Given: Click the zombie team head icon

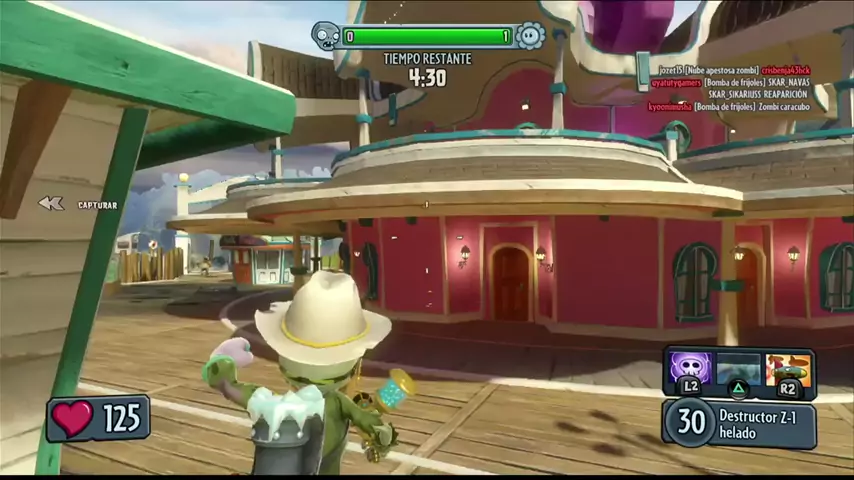Looking at the screenshot, I should tap(326, 36).
